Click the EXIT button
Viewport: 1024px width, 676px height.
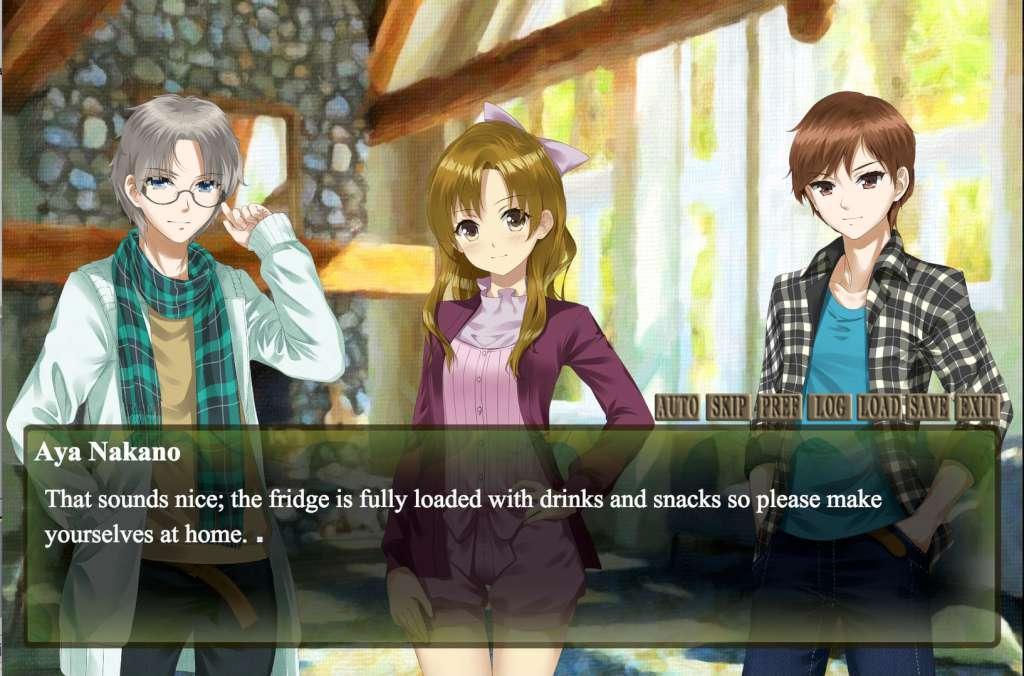coord(978,407)
